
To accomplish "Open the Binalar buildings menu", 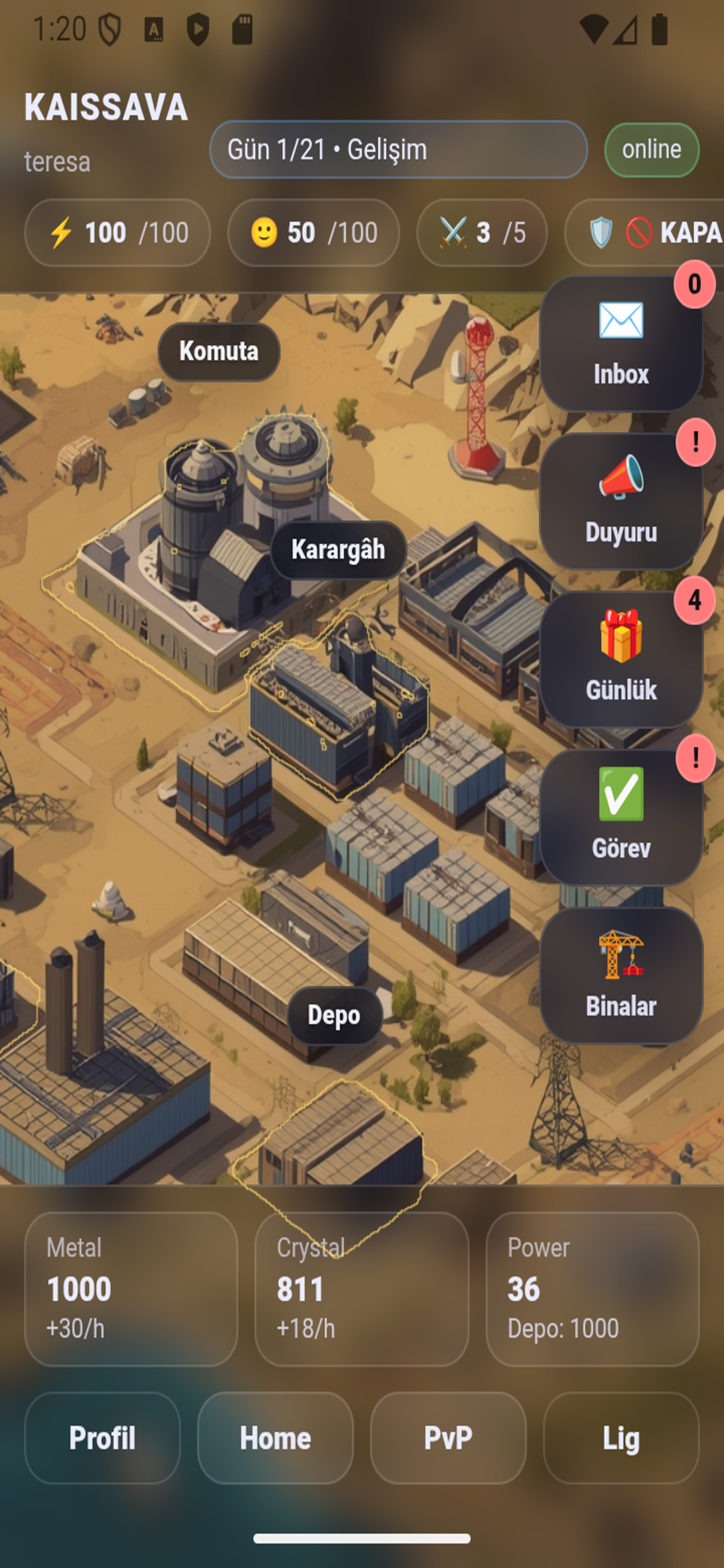I will coord(621,976).
